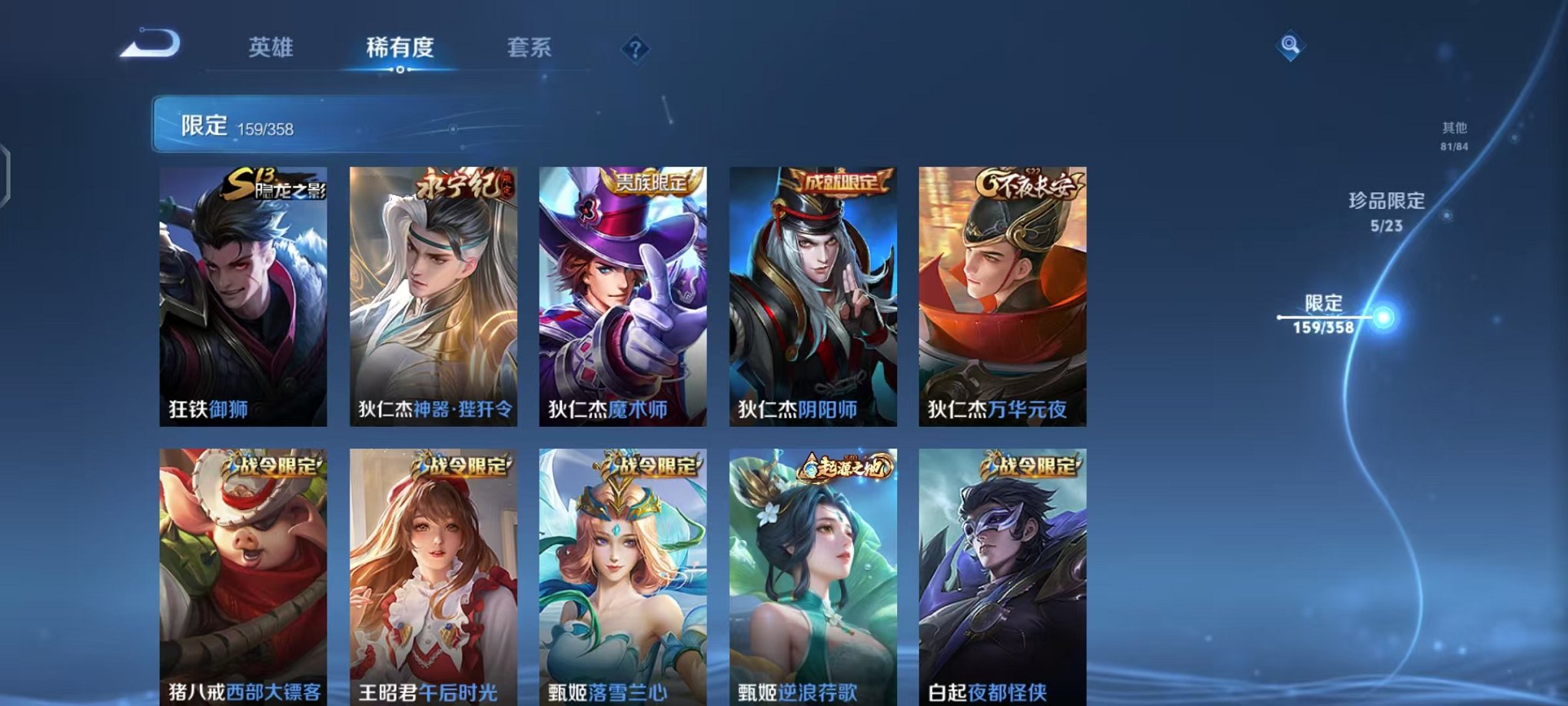Select the 稀有度 tab

pos(400,48)
